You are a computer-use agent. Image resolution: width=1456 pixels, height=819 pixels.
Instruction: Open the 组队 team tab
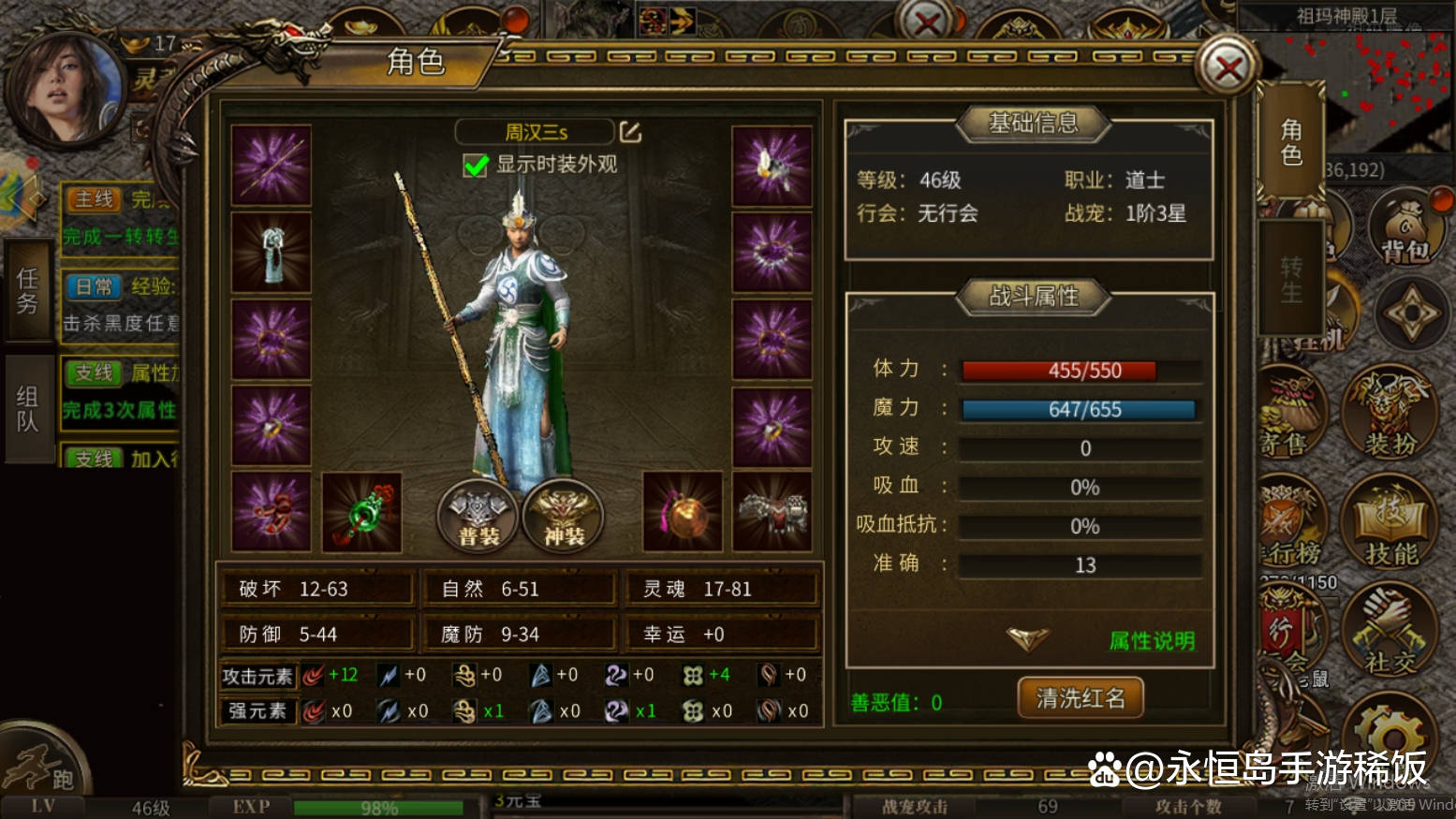click(x=27, y=409)
